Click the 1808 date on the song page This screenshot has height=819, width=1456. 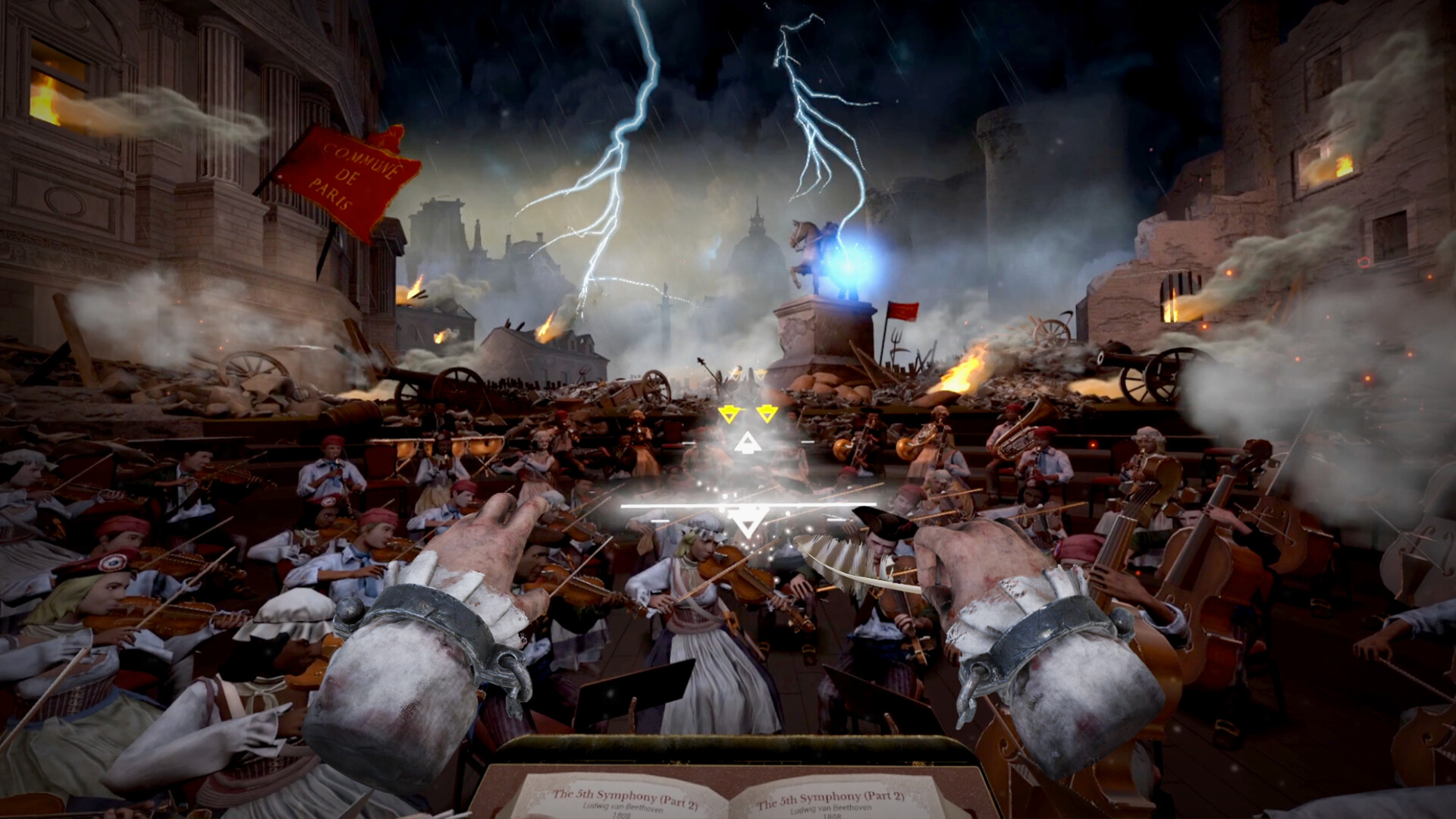620,816
